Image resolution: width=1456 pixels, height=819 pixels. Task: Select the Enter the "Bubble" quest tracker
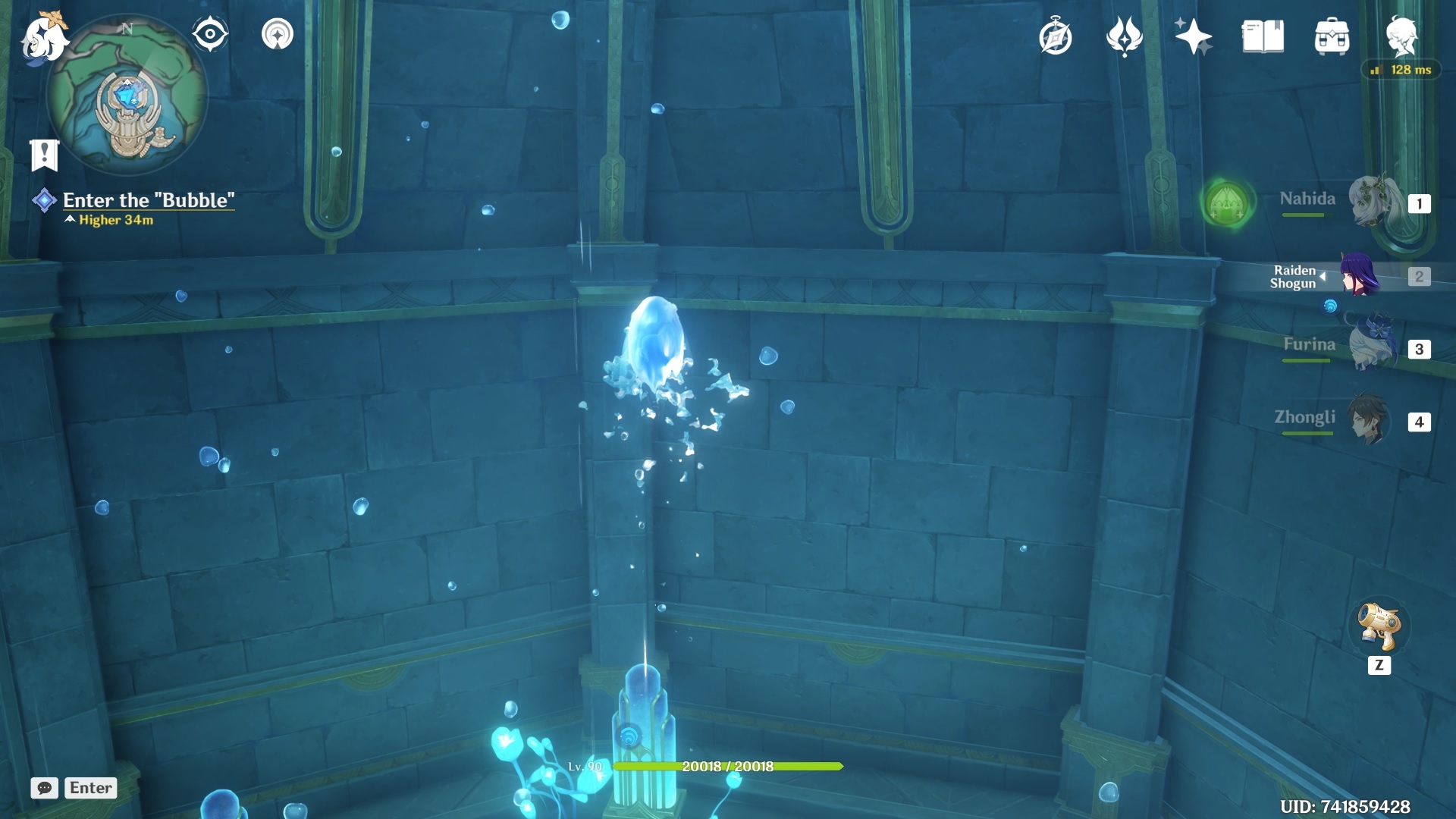[x=148, y=200]
